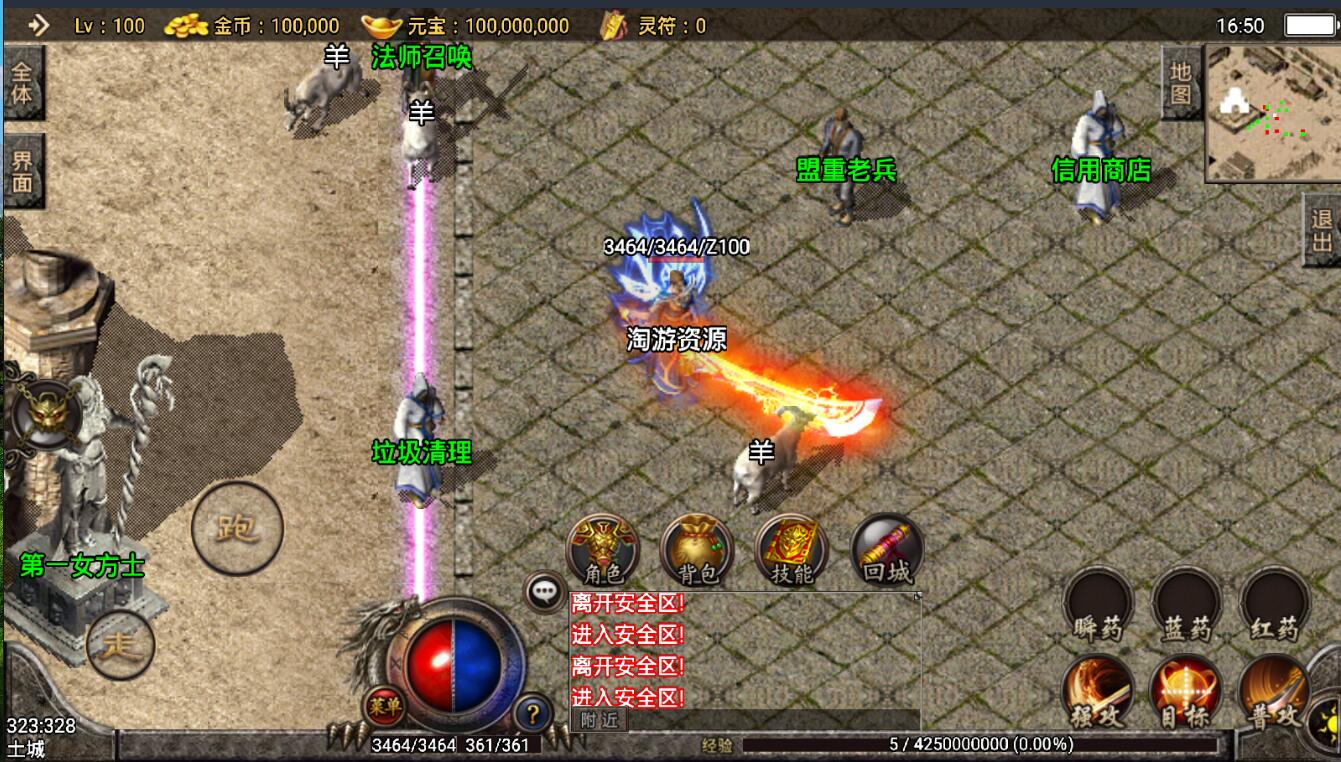
Task: Open the chat speech bubble icon
Action: (x=544, y=592)
